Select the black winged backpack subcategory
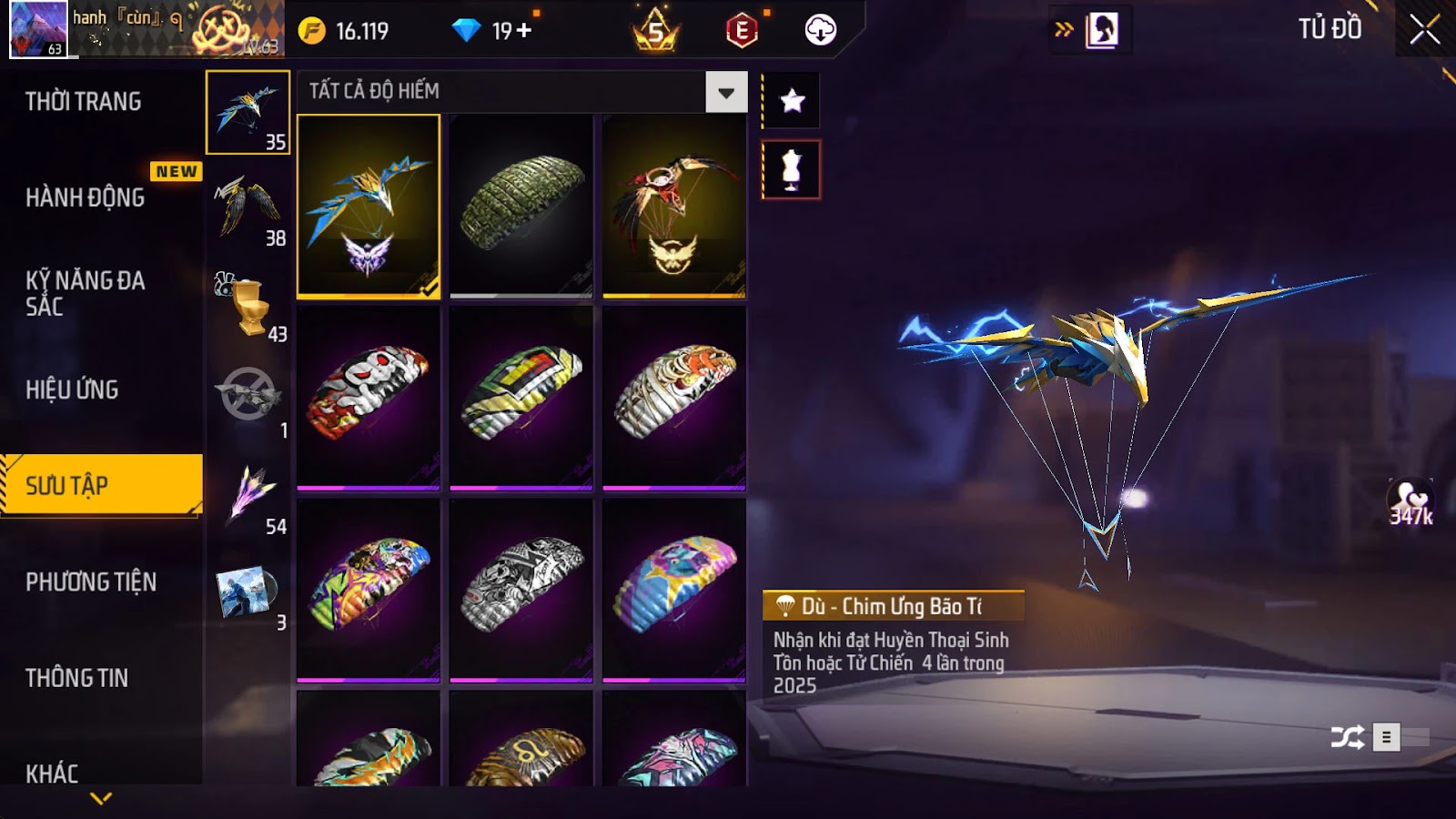 coord(248,209)
